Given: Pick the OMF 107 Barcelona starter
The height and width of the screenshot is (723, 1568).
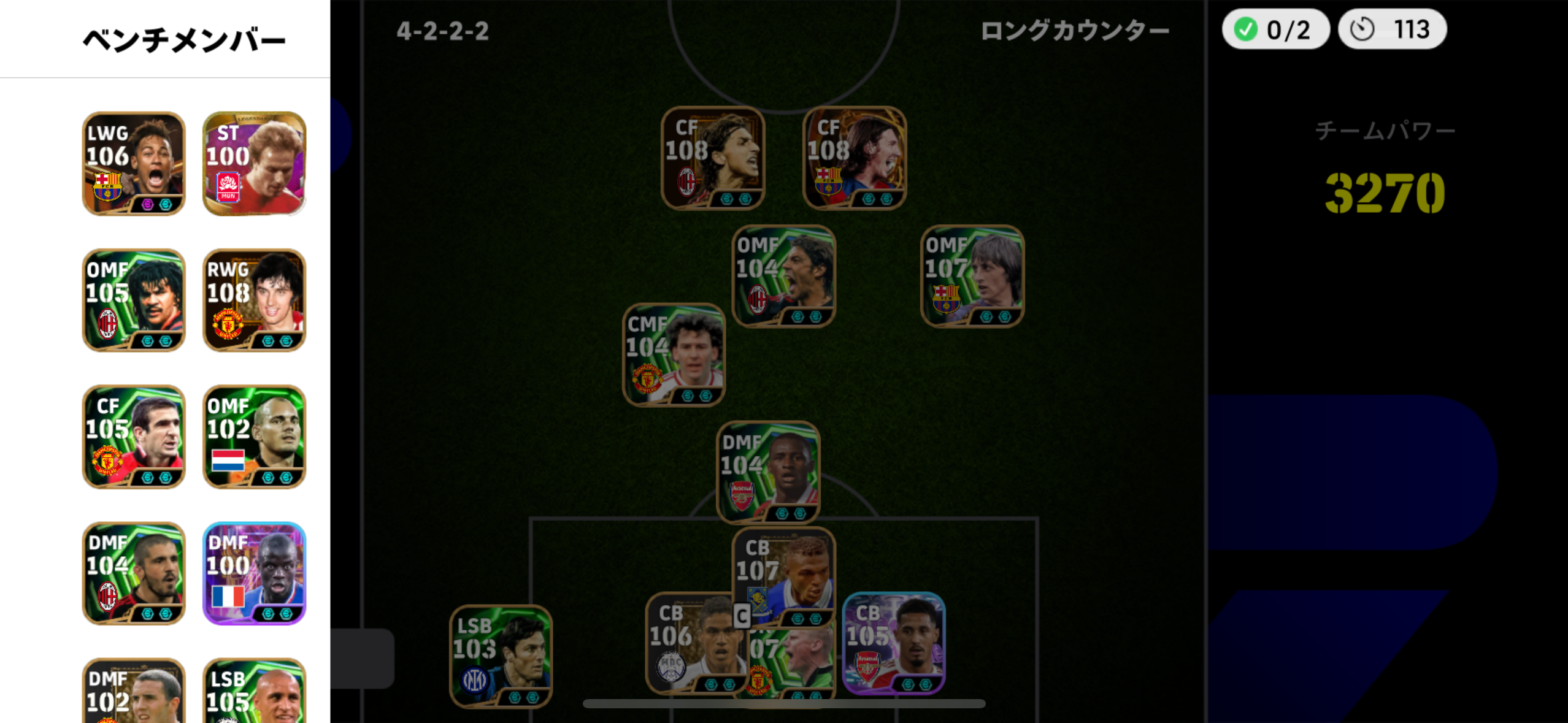Looking at the screenshot, I should click(x=972, y=276).
